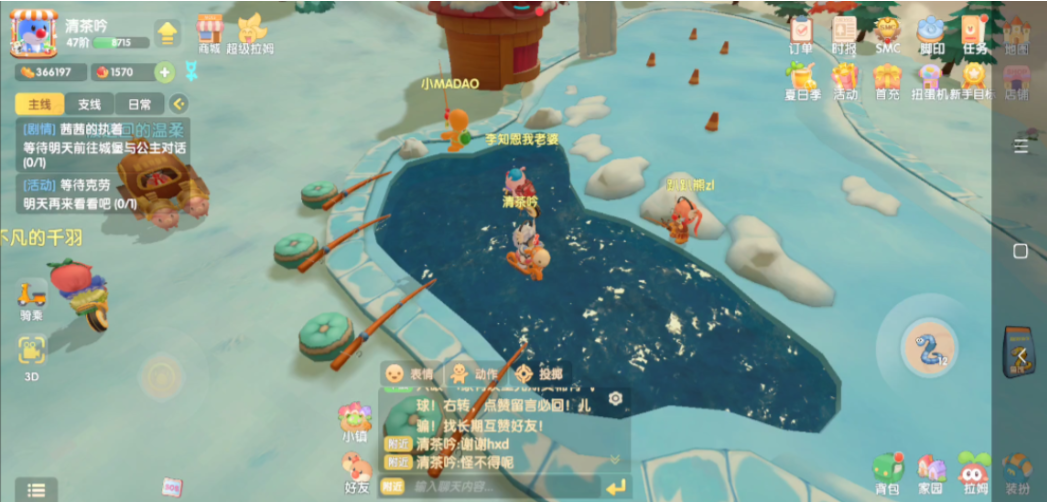Open the 时报 newspaper

[x=844, y=33]
